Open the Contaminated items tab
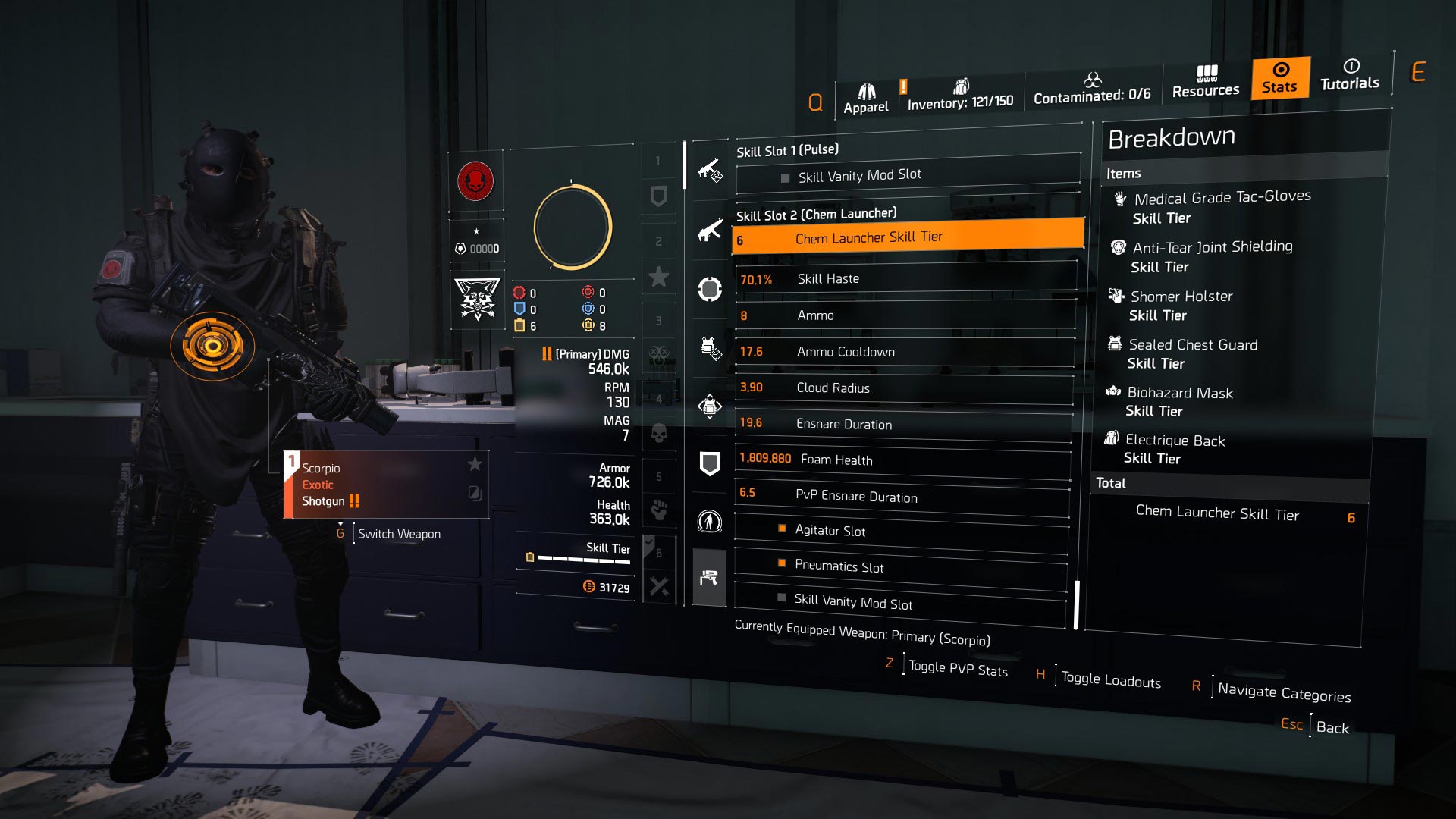The image size is (1456, 819). tap(1092, 88)
